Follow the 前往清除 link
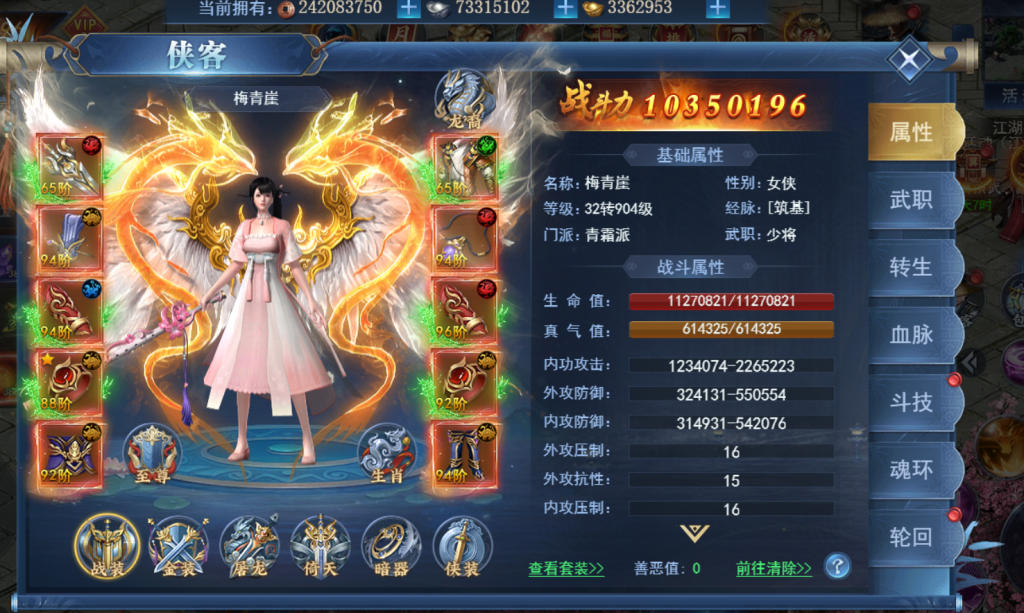 point(774,569)
